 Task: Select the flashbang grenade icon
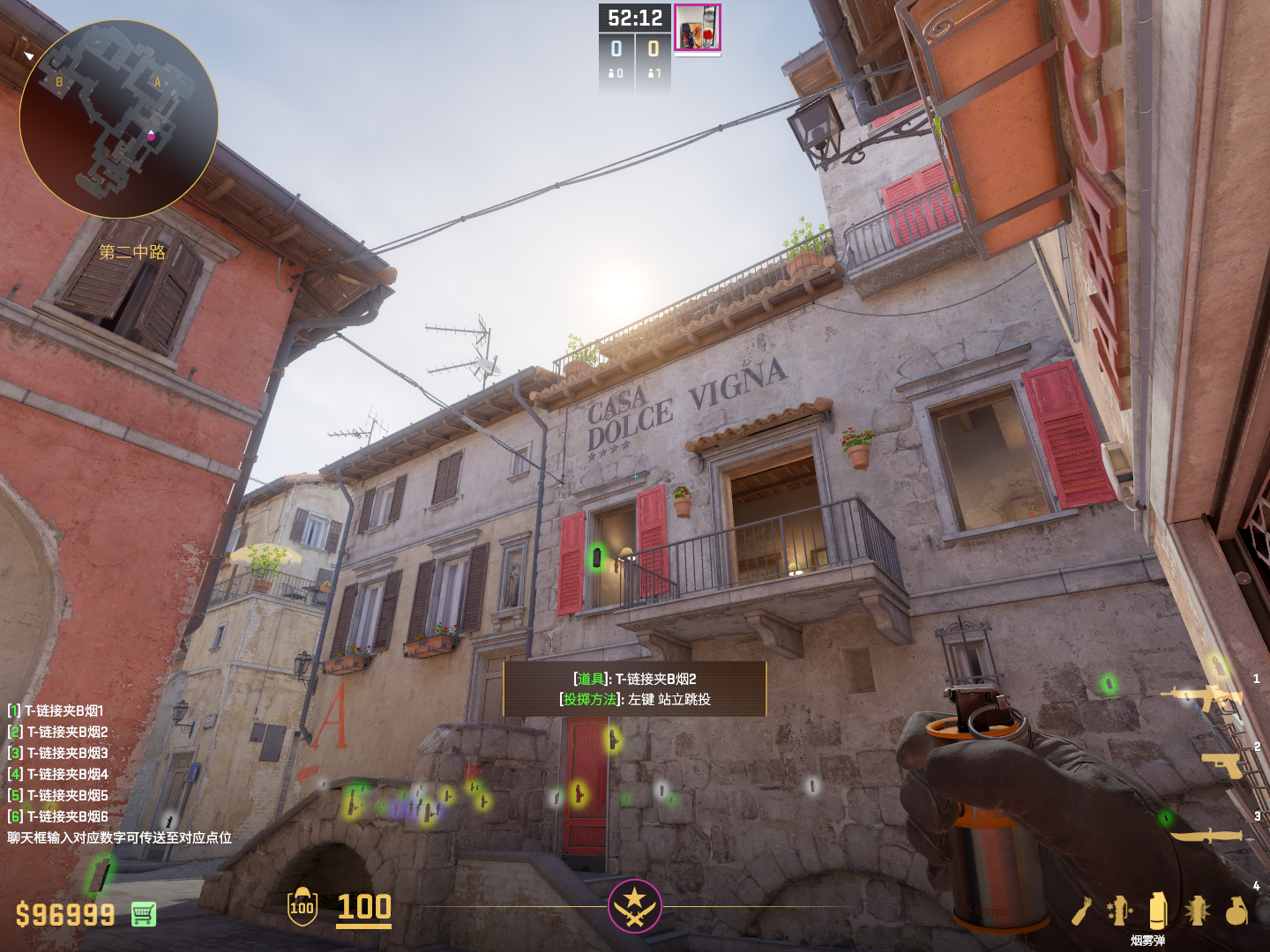[1197, 911]
